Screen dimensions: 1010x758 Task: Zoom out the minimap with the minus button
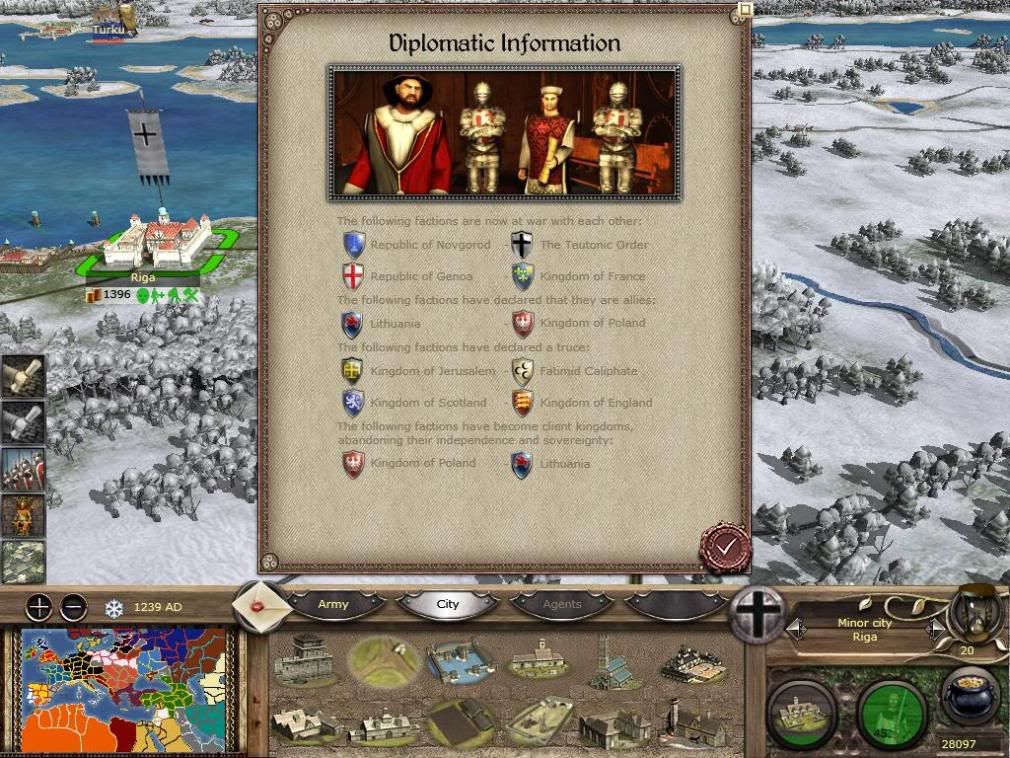[73, 607]
